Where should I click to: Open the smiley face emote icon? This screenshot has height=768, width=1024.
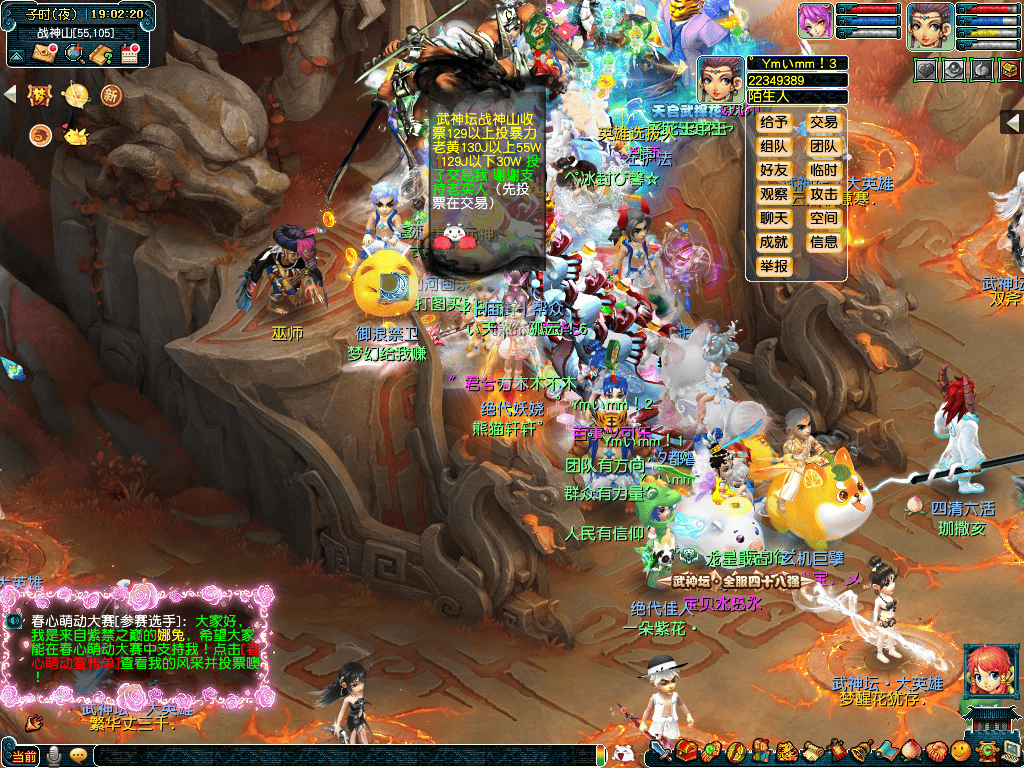pos(960,750)
